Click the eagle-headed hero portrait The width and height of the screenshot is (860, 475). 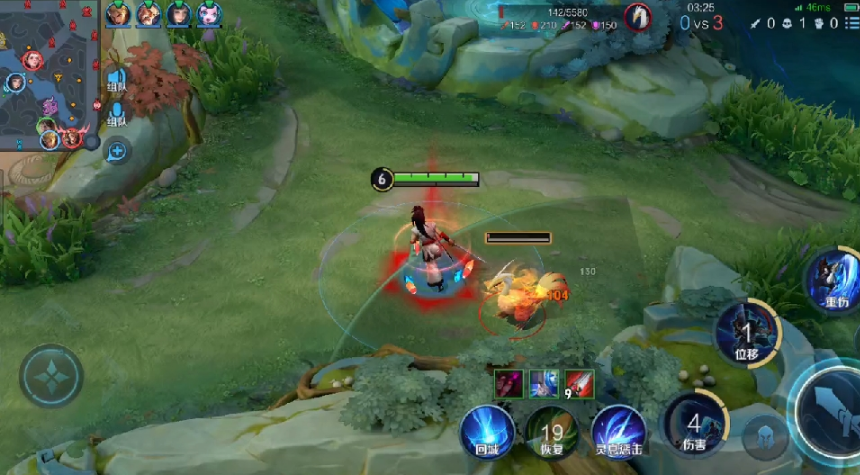(637, 17)
